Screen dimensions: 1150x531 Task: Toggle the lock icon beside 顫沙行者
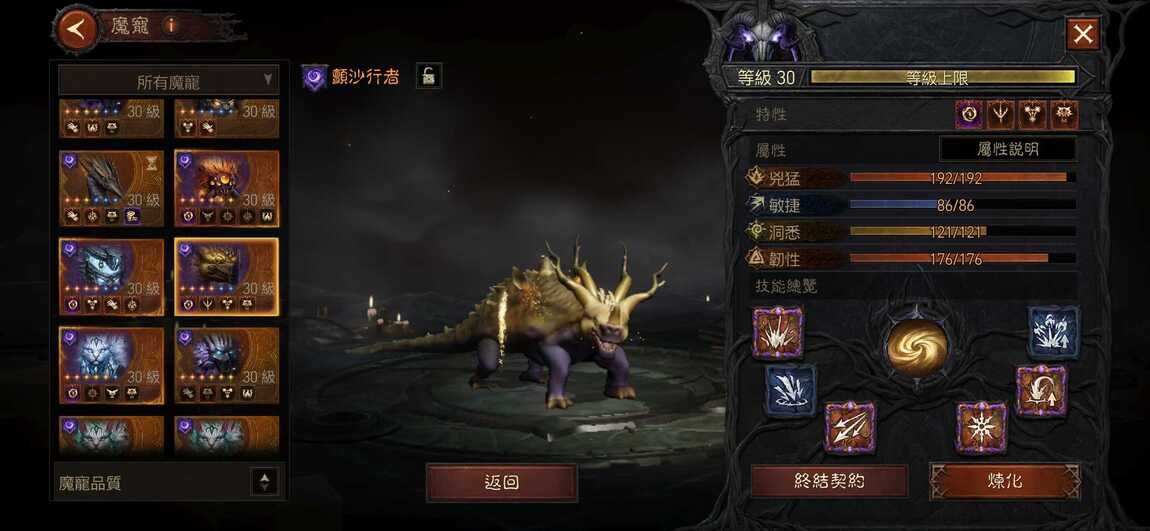428,76
